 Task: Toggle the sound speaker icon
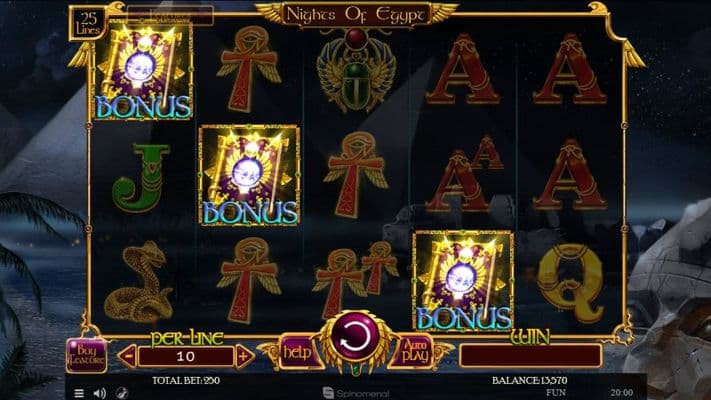99,393
